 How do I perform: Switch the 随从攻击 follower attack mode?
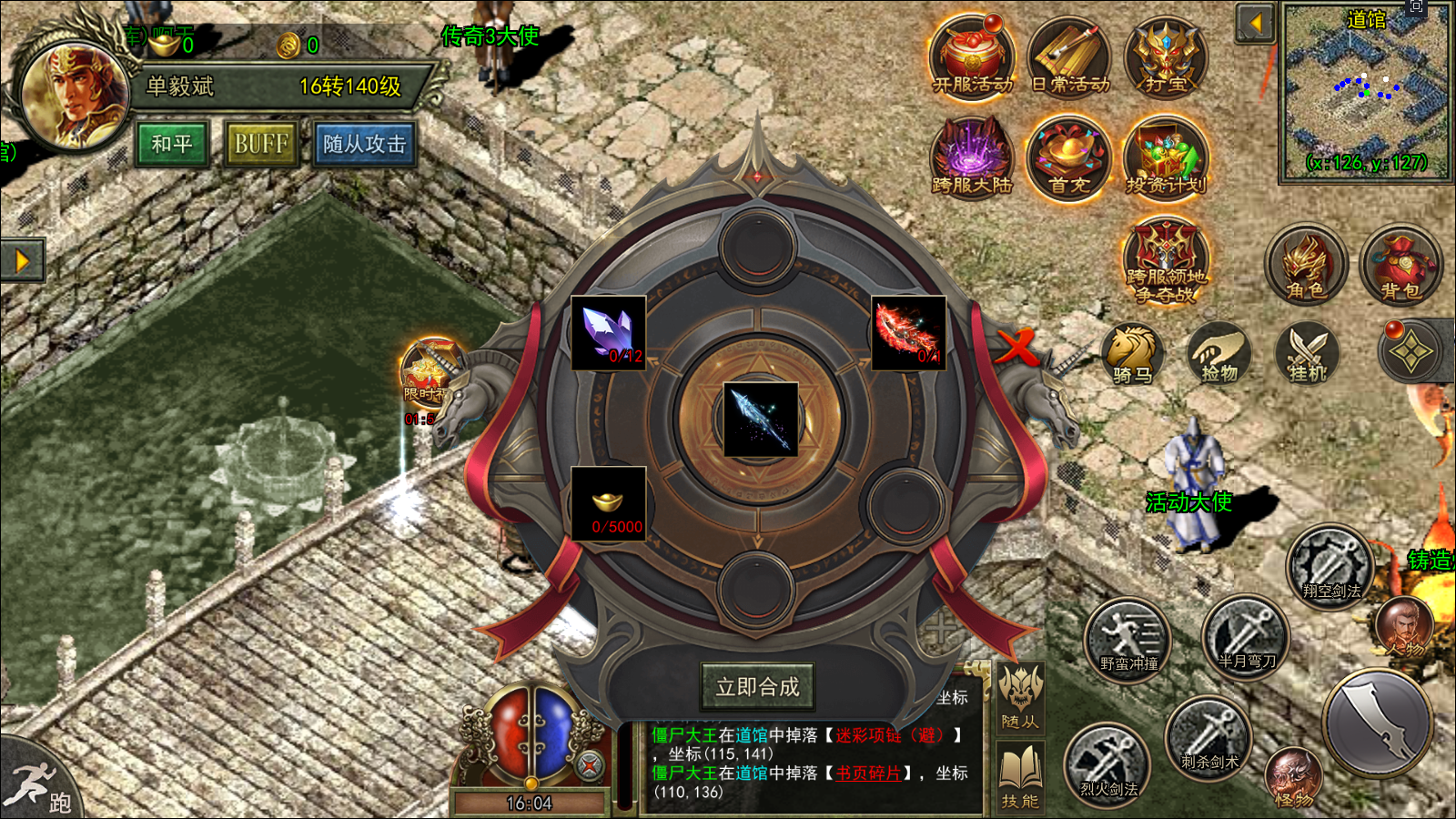(365, 144)
